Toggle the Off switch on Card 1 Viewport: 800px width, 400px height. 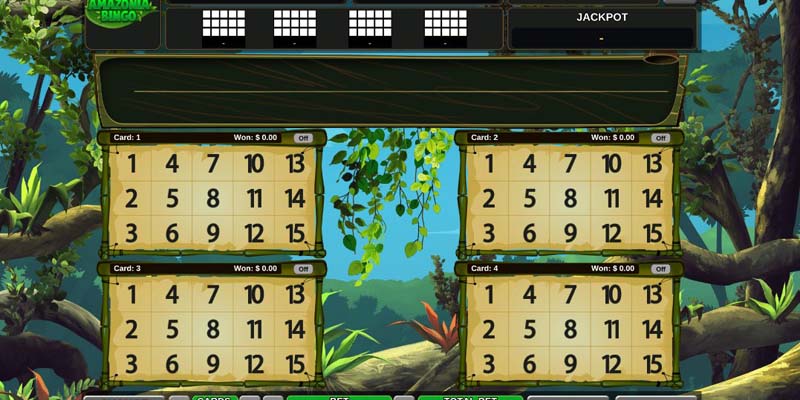[x=302, y=138]
